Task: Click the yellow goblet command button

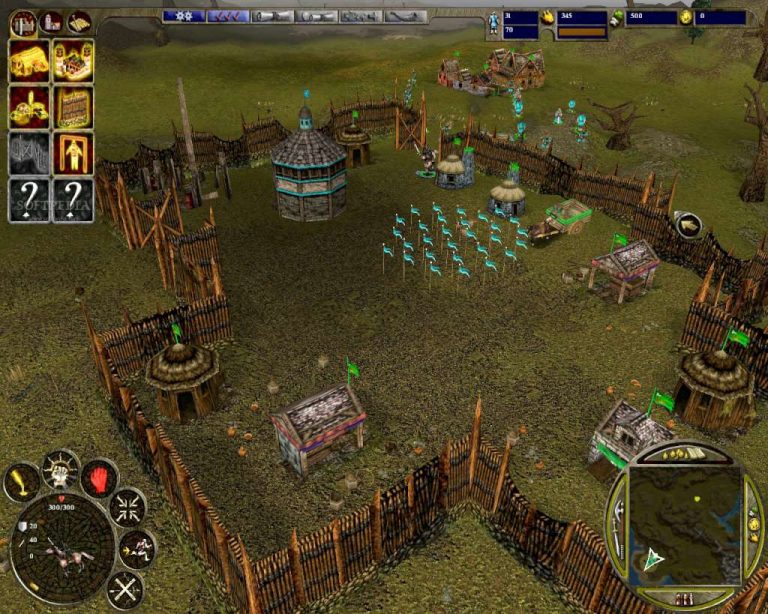Action: tap(22, 482)
